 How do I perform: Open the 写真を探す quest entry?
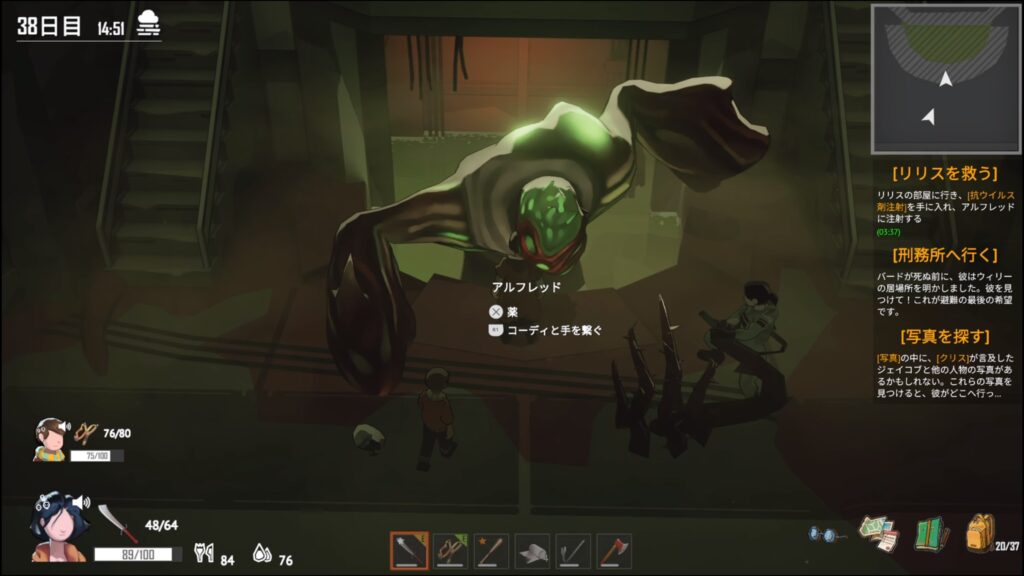pyautogui.click(x=945, y=336)
